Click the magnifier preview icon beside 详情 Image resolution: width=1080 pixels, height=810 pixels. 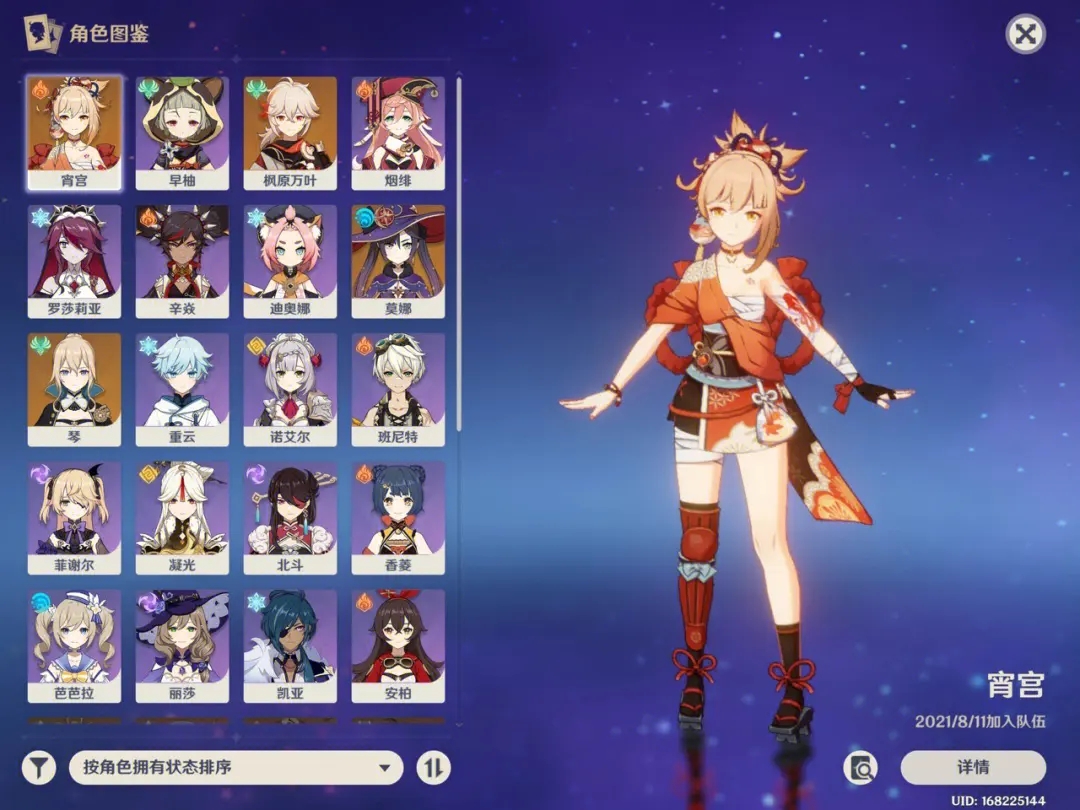click(860, 767)
